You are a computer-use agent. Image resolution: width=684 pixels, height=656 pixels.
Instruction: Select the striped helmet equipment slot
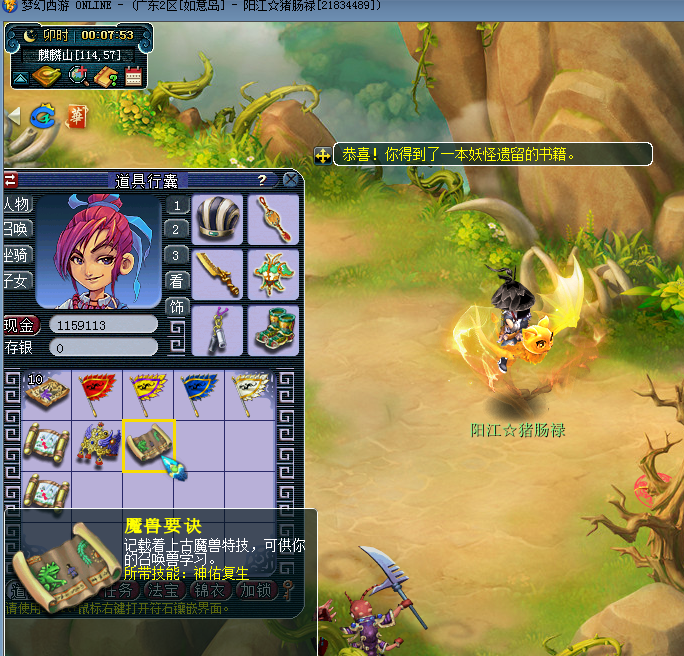tap(217, 219)
